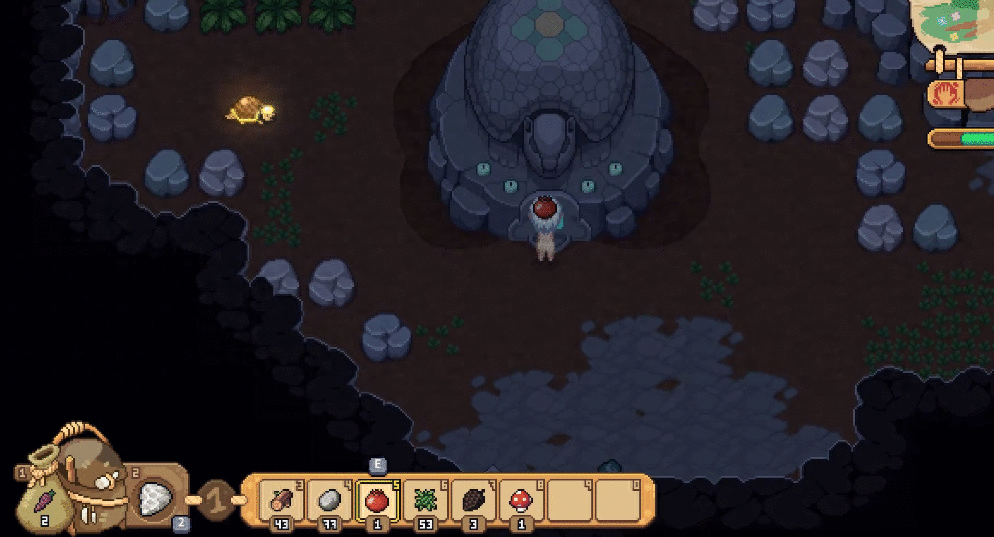Select the wood log hotbar slot

coord(282,498)
